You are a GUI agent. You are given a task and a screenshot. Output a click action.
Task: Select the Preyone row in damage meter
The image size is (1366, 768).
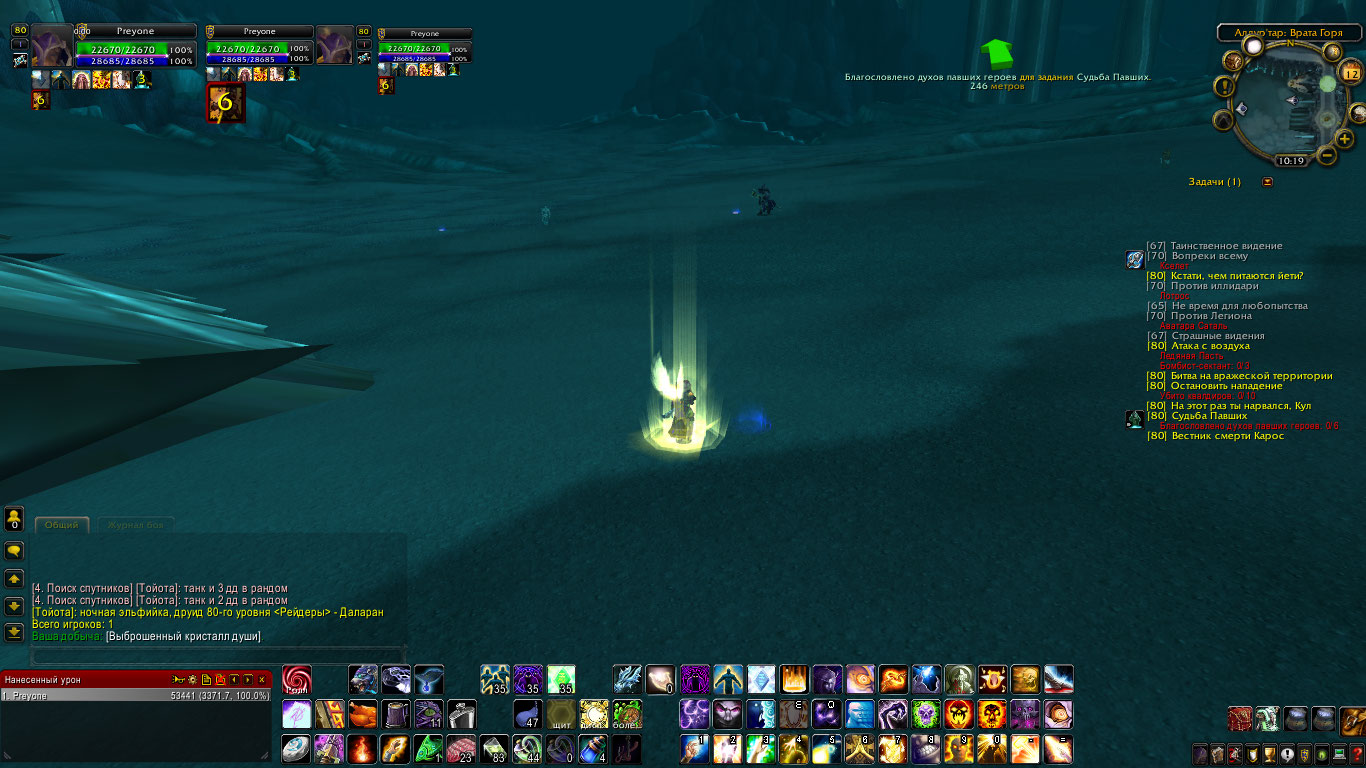pos(136,695)
